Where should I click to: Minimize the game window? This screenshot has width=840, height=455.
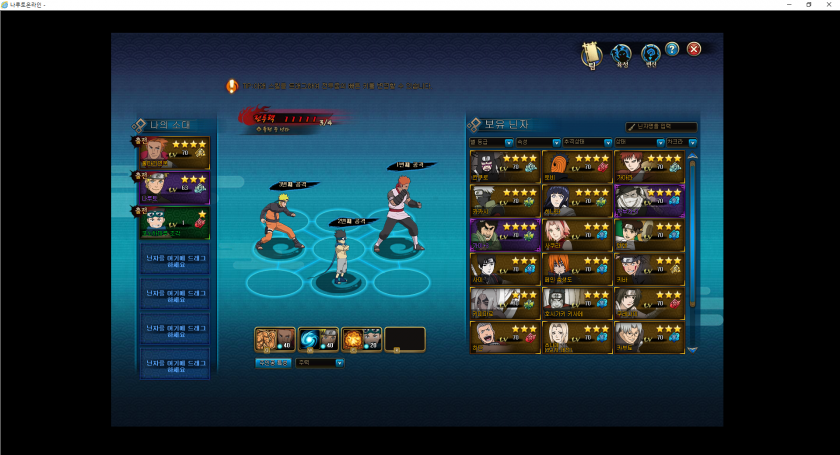click(783, 5)
